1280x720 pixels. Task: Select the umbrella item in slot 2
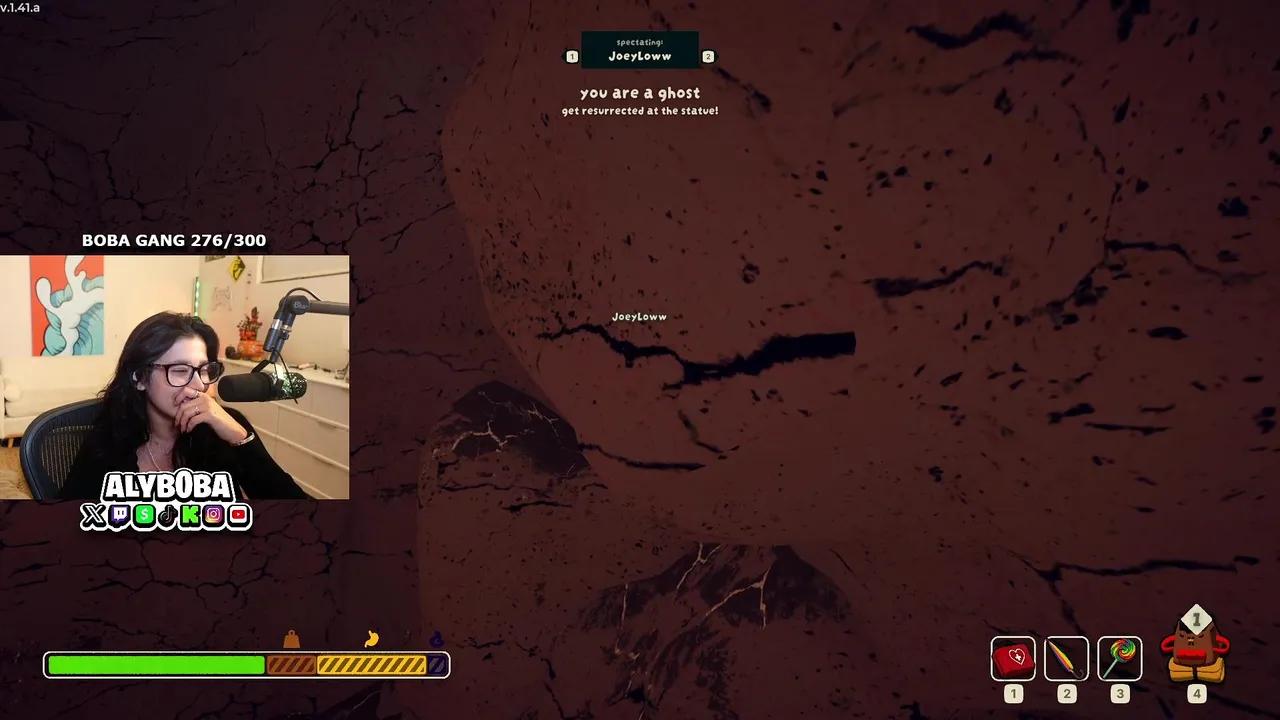click(x=1066, y=657)
